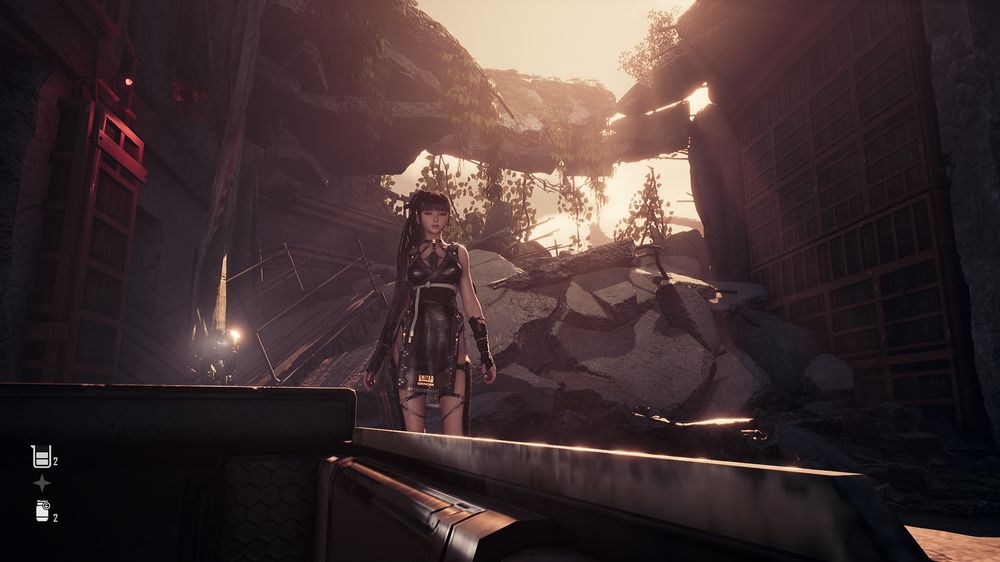Use the canister consumable item icon

[41, 510]
